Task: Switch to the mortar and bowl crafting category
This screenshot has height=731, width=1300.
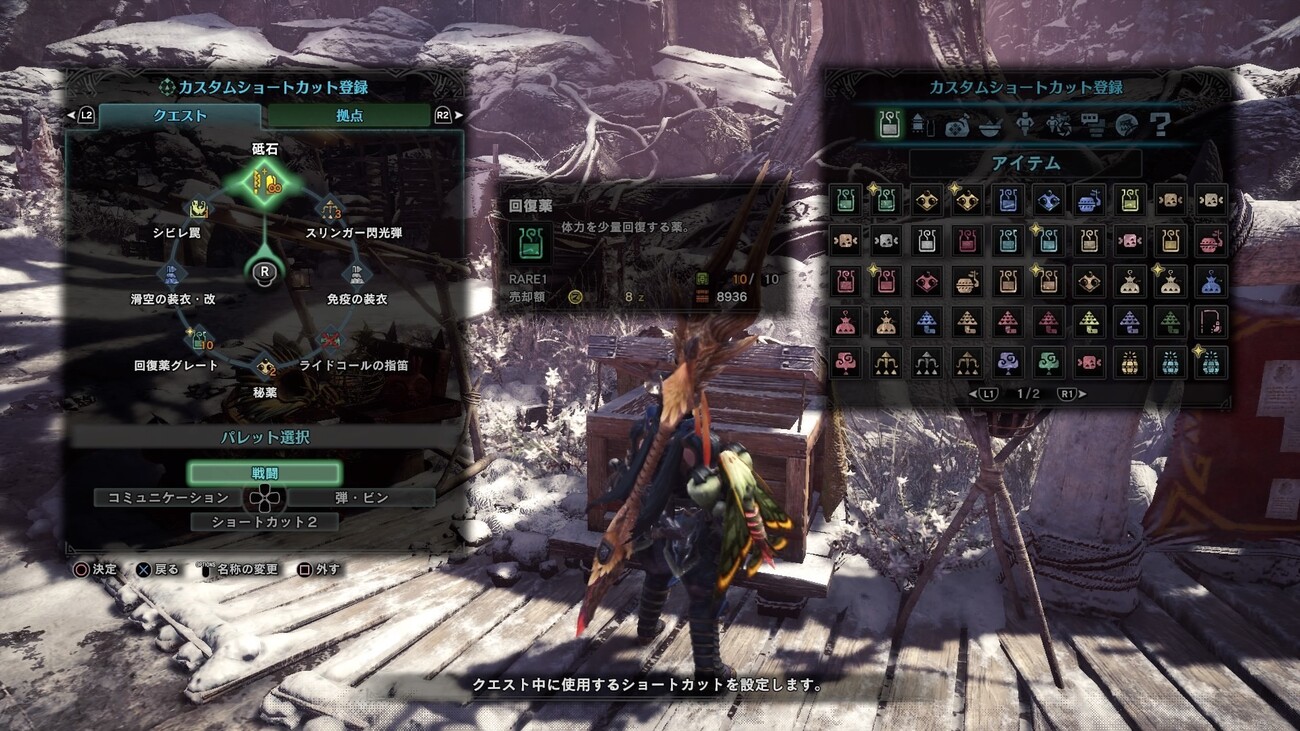Action: [990, 124]
